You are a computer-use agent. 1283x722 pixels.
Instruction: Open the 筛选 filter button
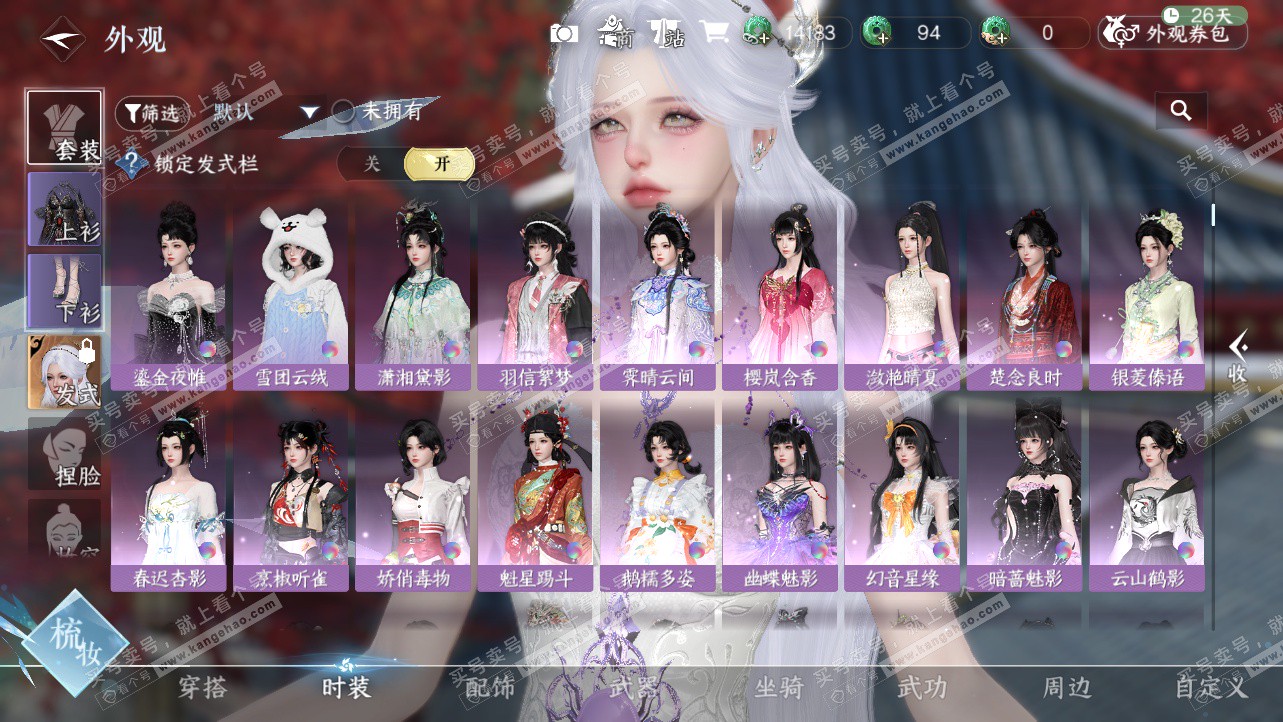tap(150, 113)
